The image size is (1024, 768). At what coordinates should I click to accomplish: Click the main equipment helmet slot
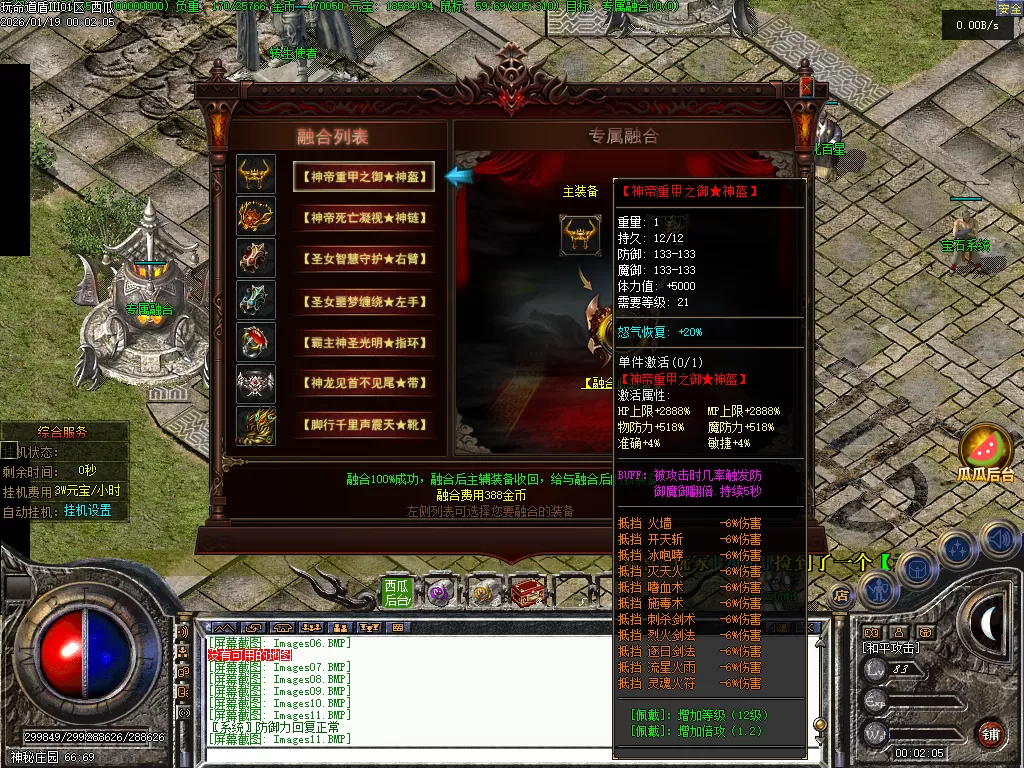pyautogui.click(x=578, y=235)
